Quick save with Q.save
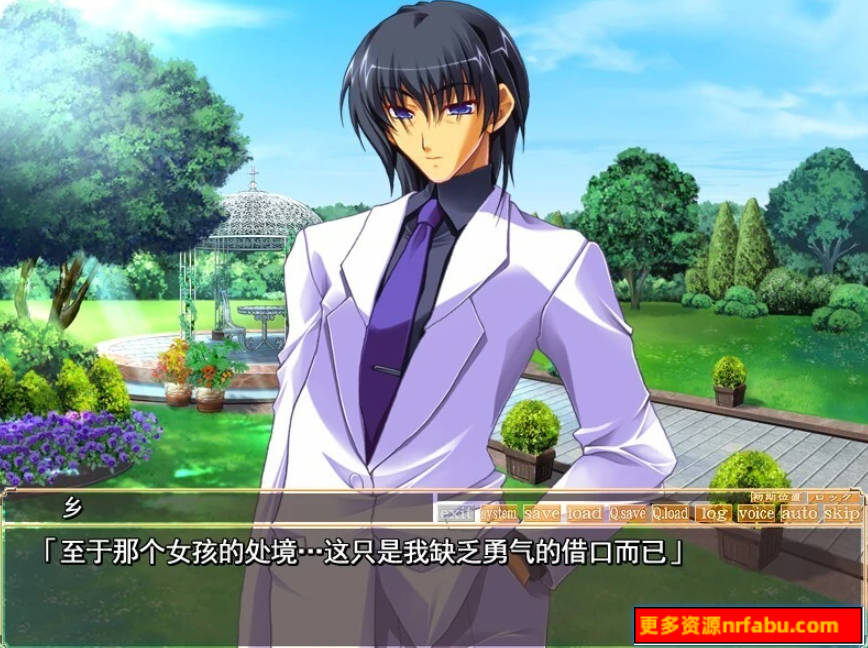 tap(628, 513)
